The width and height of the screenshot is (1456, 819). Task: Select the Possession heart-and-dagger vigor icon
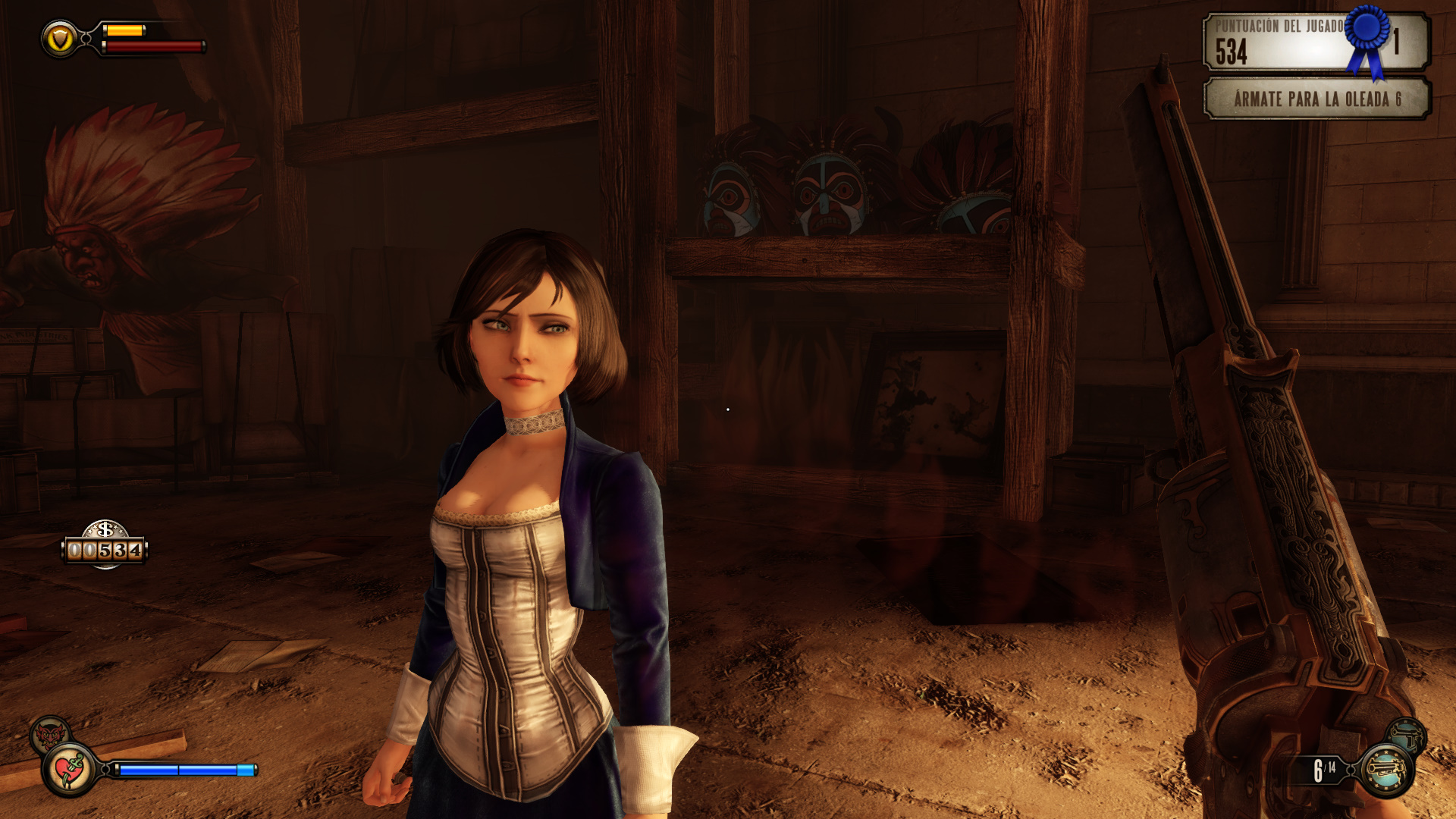[70, 770]
